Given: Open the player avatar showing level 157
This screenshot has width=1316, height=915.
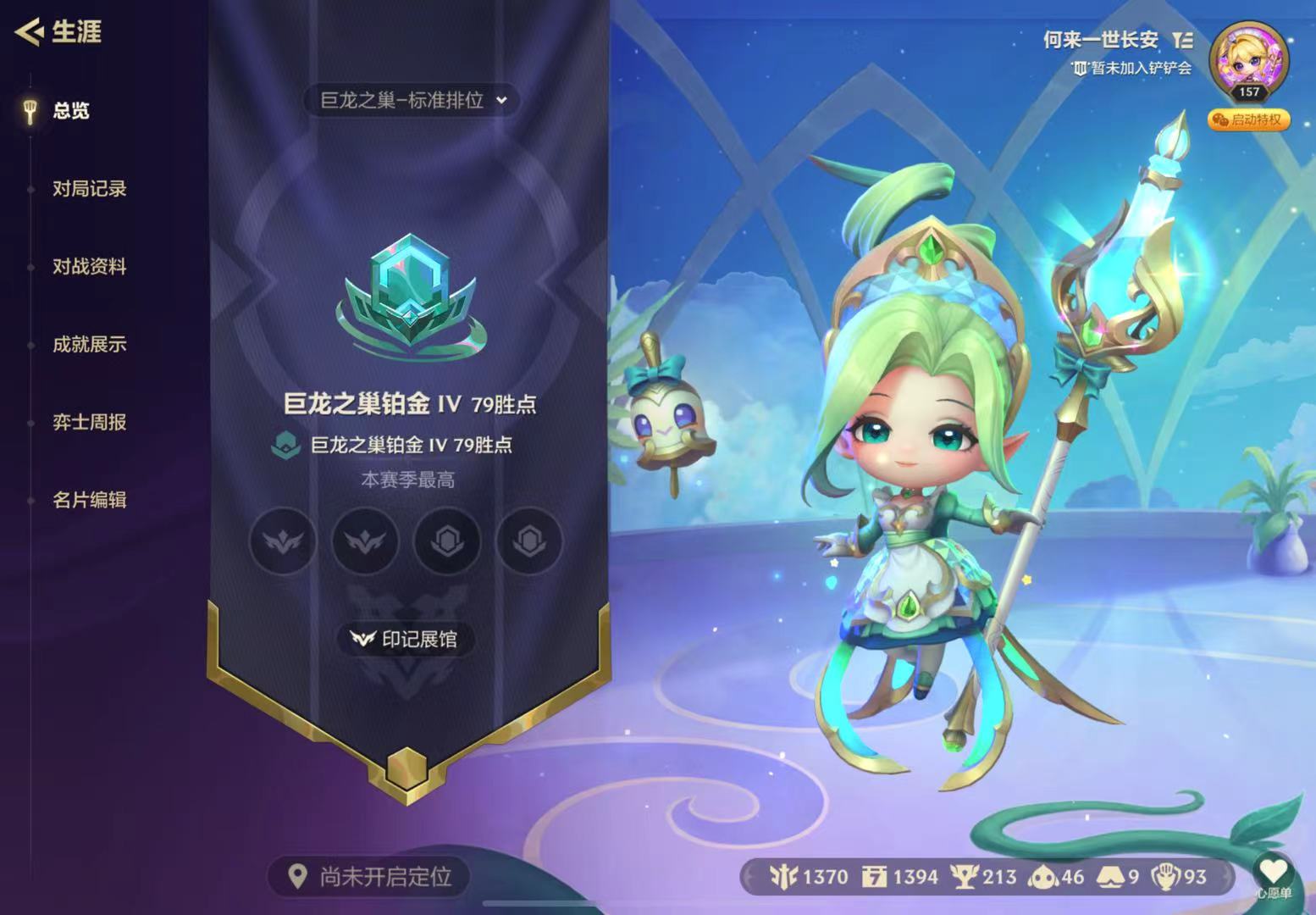Looking at the screenshot, I should (1251, 61).
